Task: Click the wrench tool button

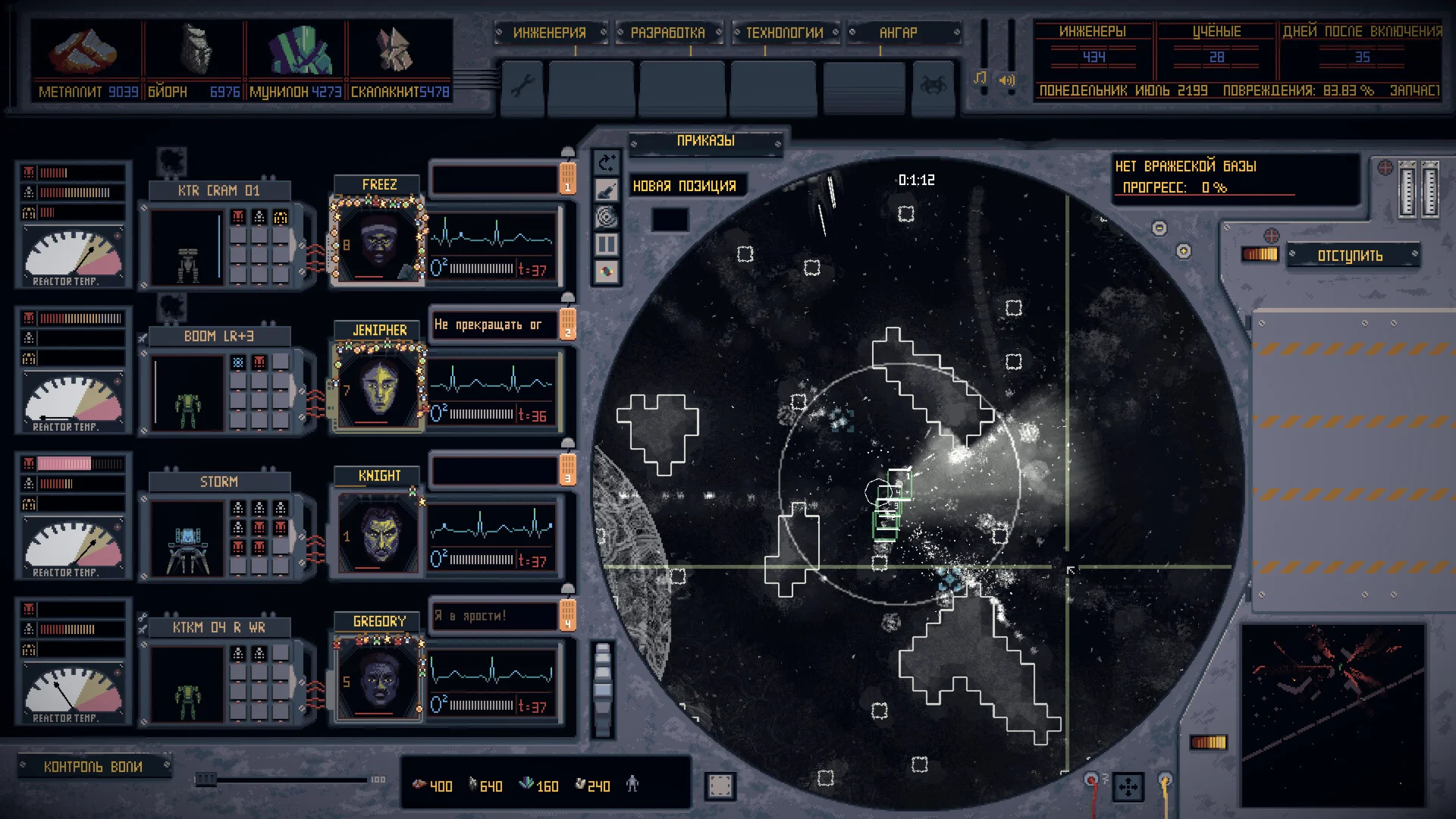Action: pos(522,86)
